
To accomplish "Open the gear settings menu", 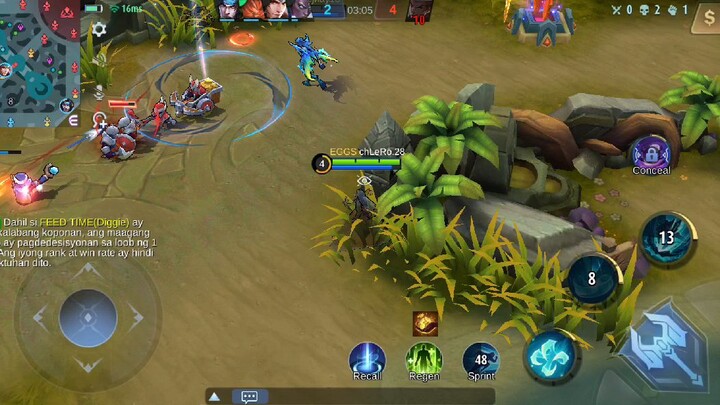I will click(x=99, y=30).
